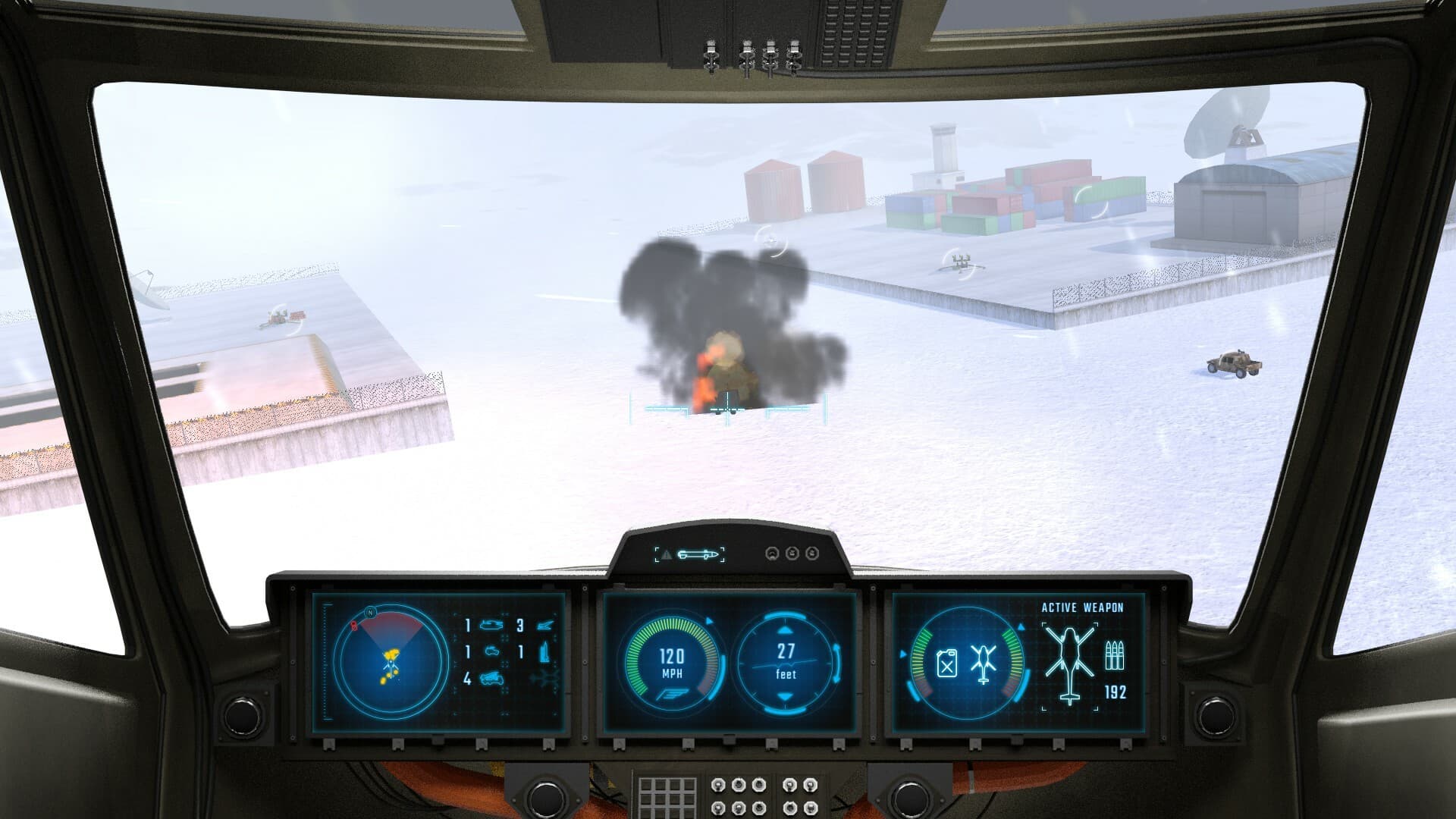Screen dimensions: 1456x819
Task: Open the fuel canister indicator on the right gauge
Action: (948, 662)
